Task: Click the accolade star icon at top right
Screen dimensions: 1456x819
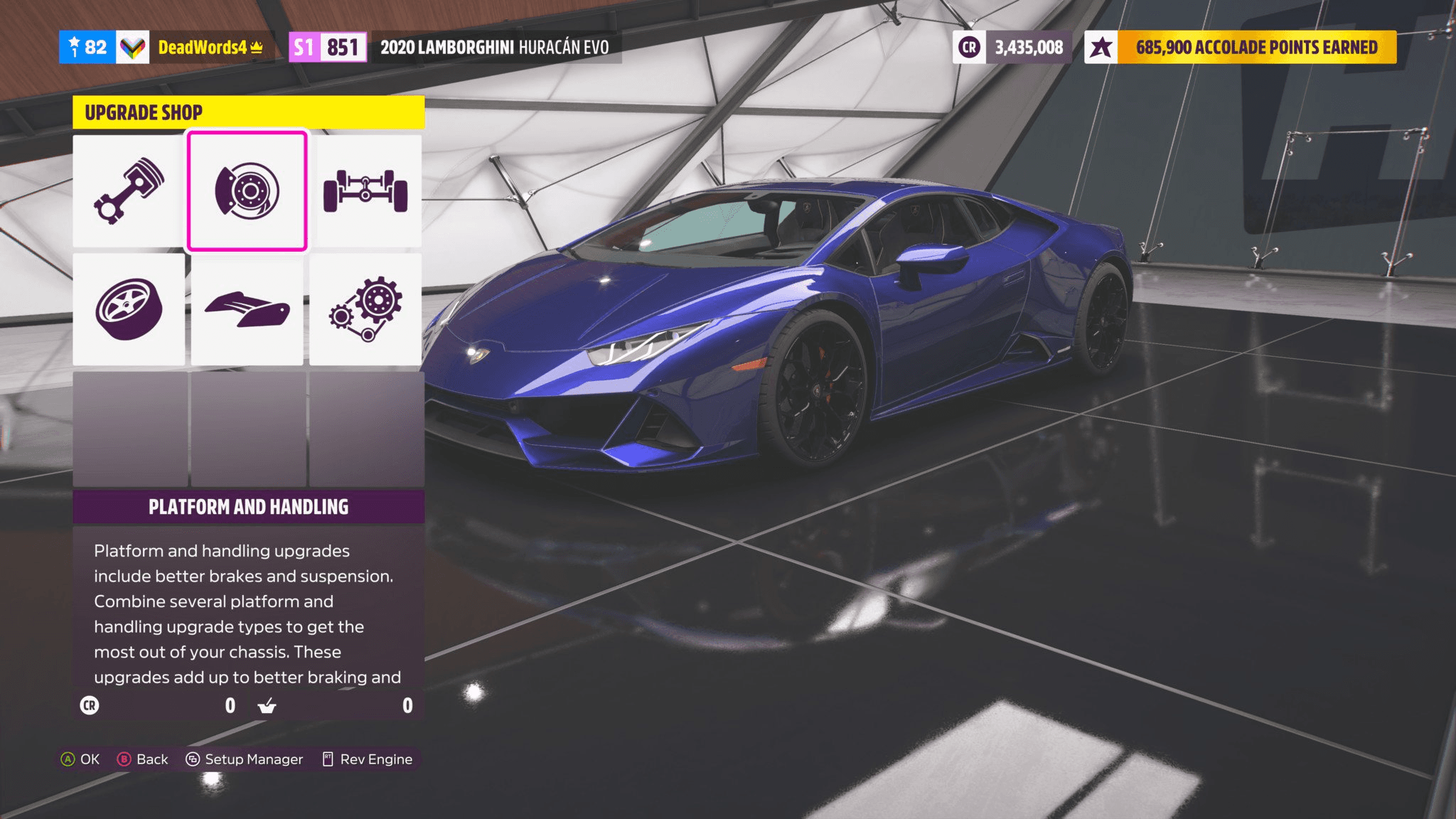Action: click(x=1103, y=48)
